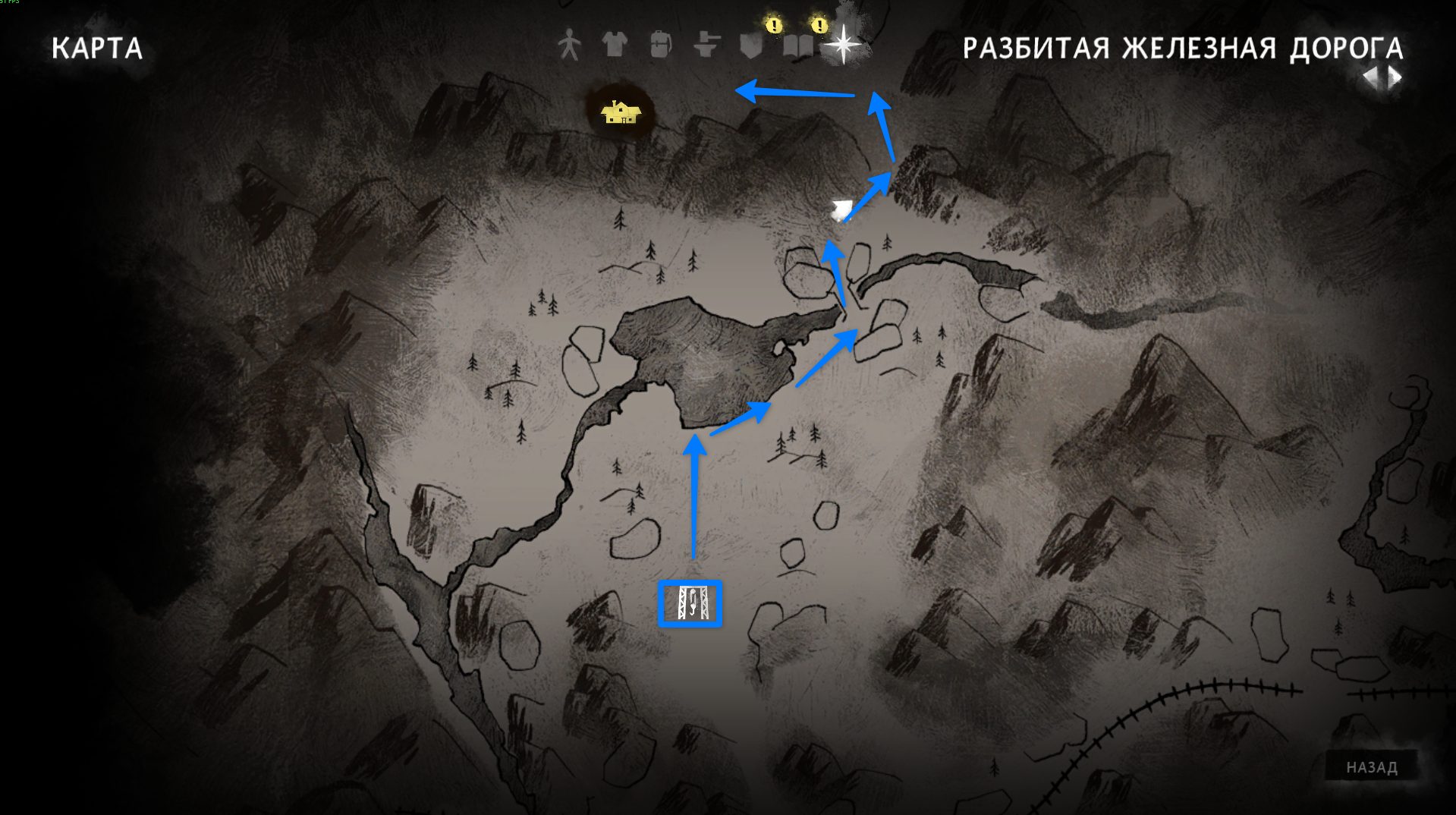Open the backpack inventory tab
The width and height of the screenshot is (1456, 815).
(660, 46)
